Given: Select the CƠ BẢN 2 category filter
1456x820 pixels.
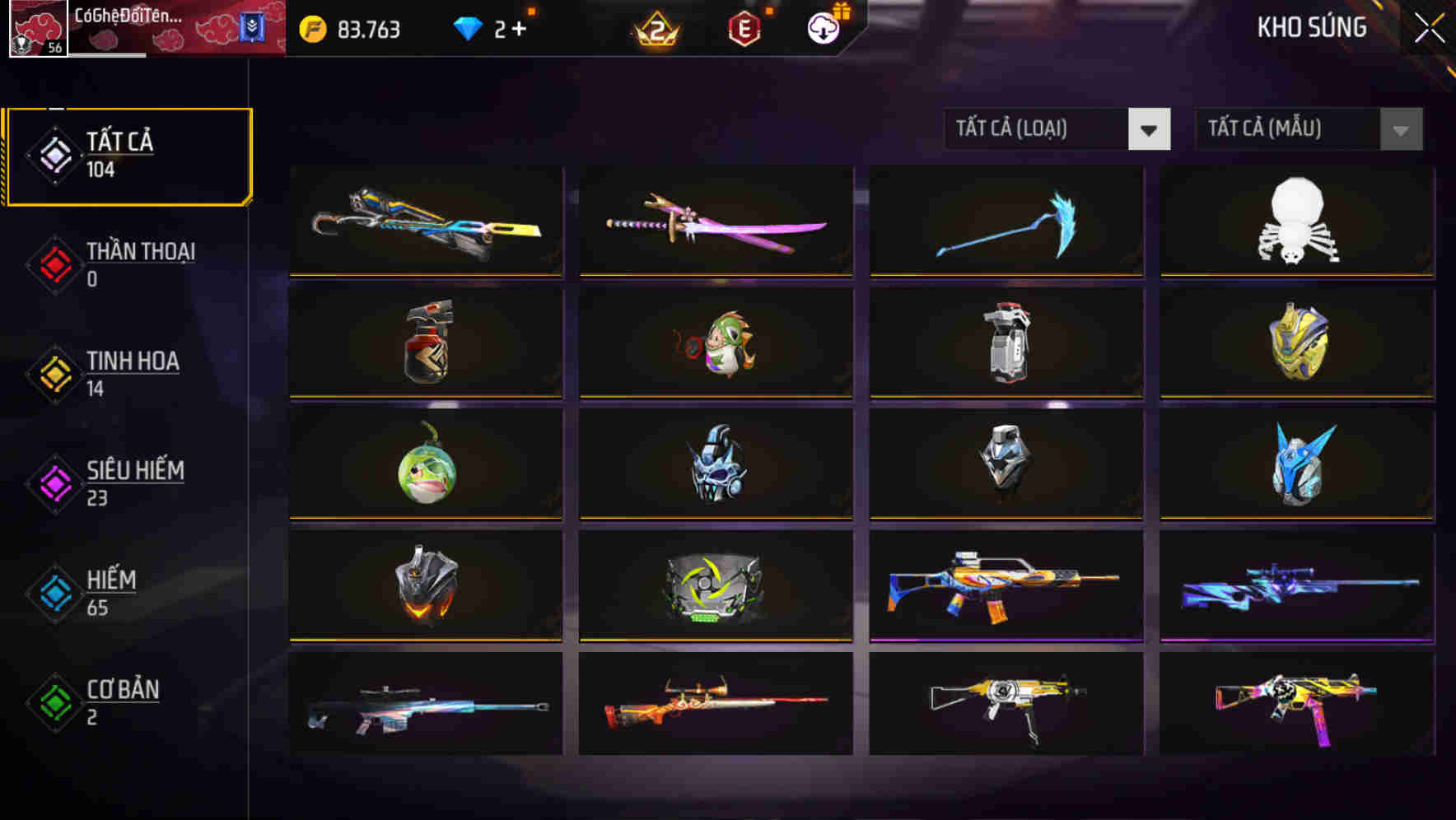Looking at the screenshot, I should coord(120,701).
